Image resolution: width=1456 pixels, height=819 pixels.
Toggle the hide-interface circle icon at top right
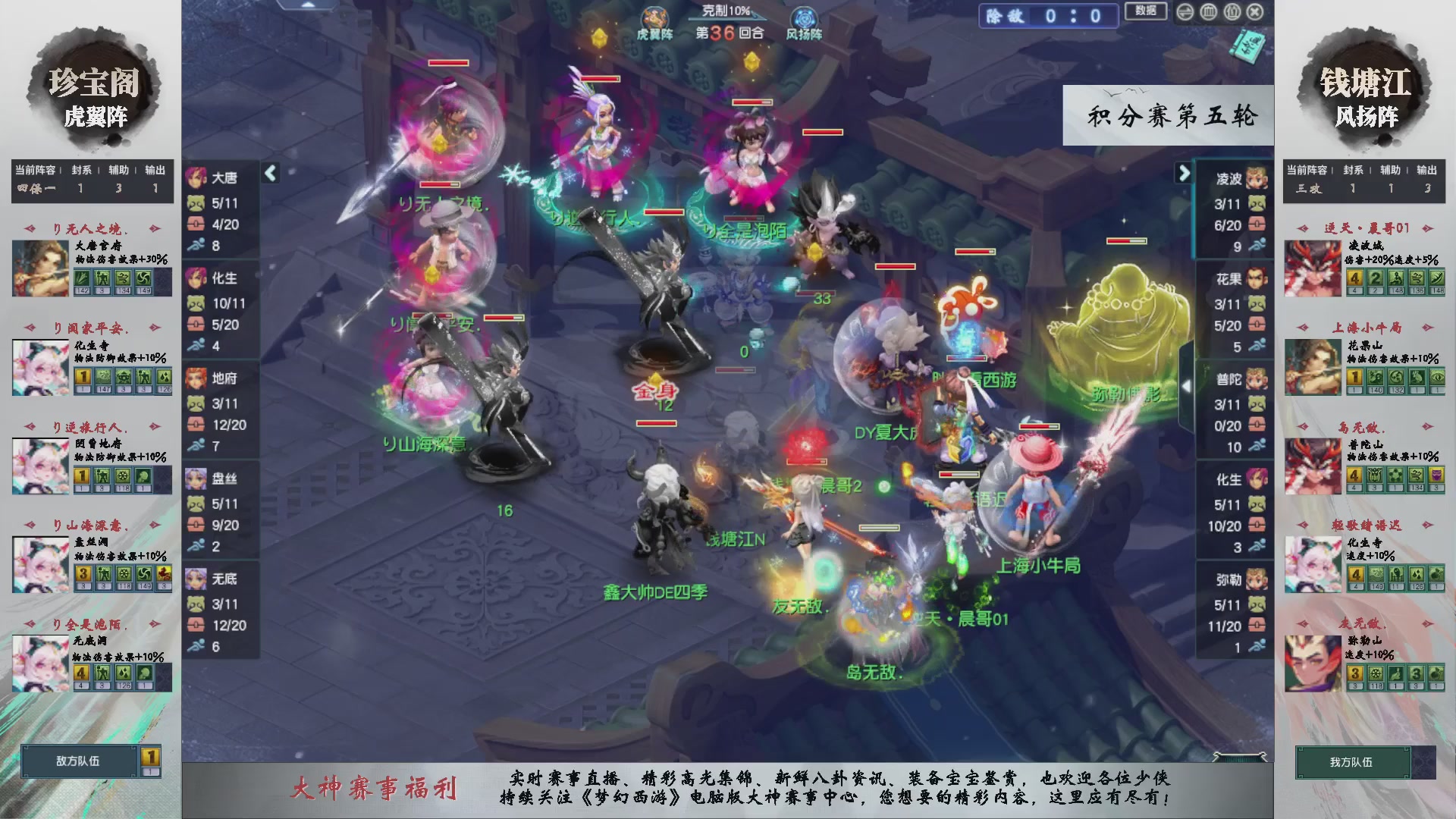[1185, 12]
